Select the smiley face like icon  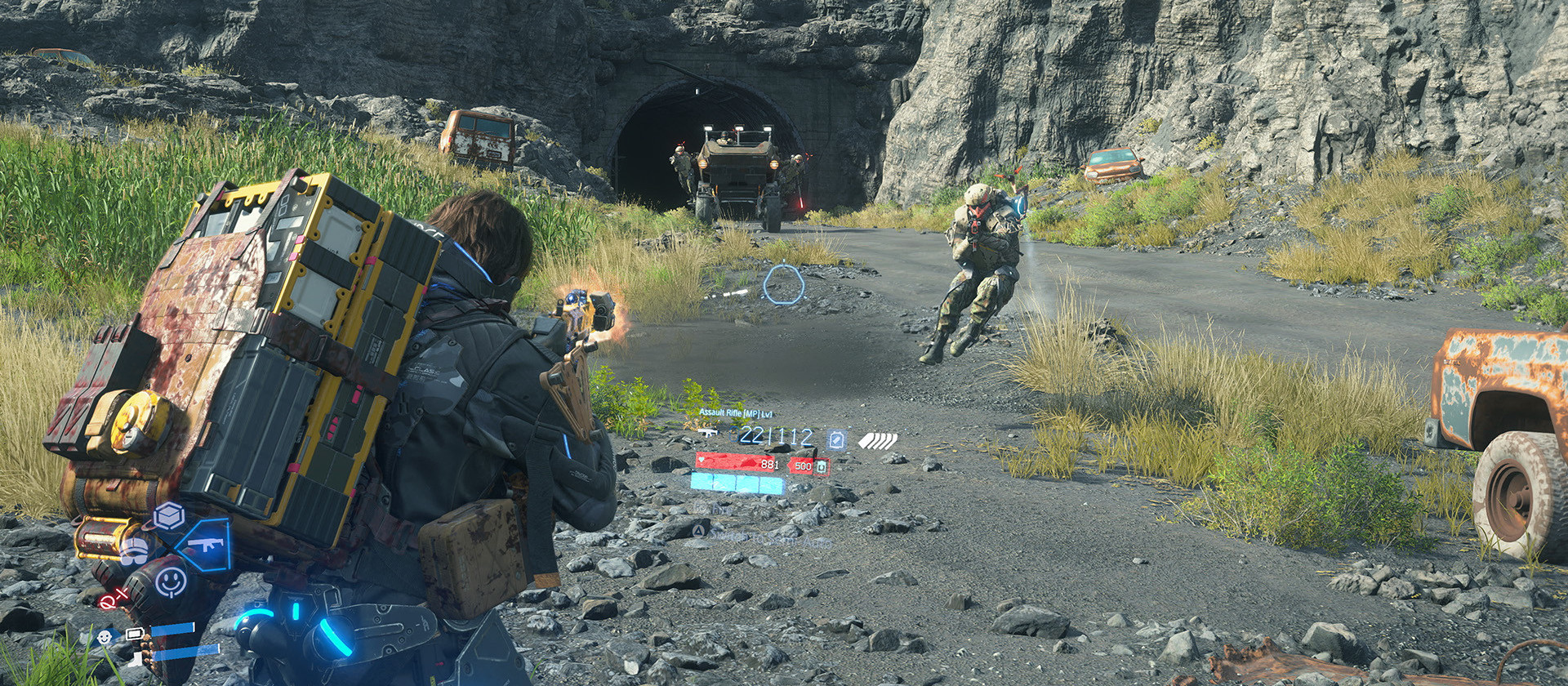pyautogui.click(x=171, y=581)
